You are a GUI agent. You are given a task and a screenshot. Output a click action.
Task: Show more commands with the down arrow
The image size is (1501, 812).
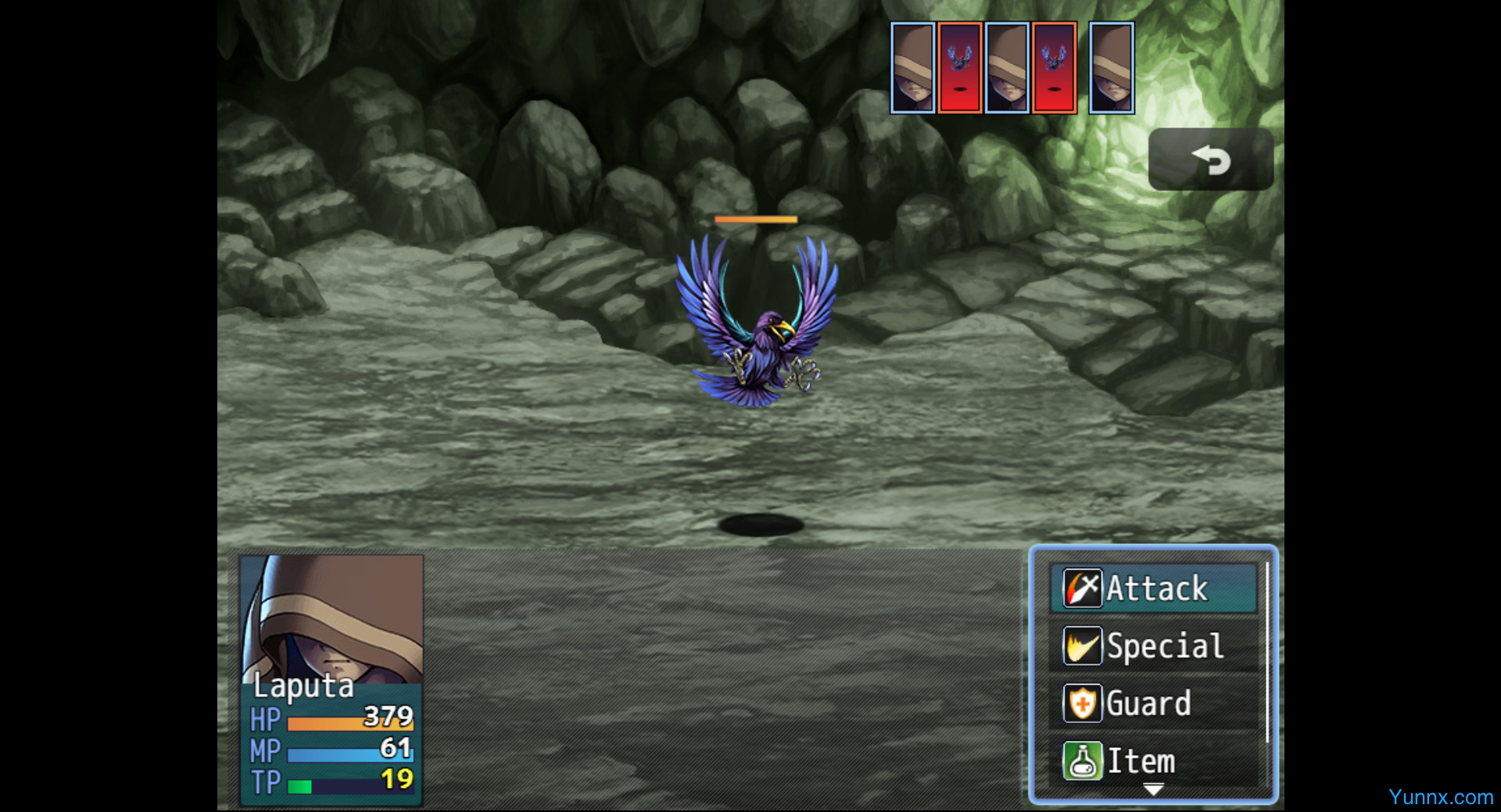click(1153, 790)
